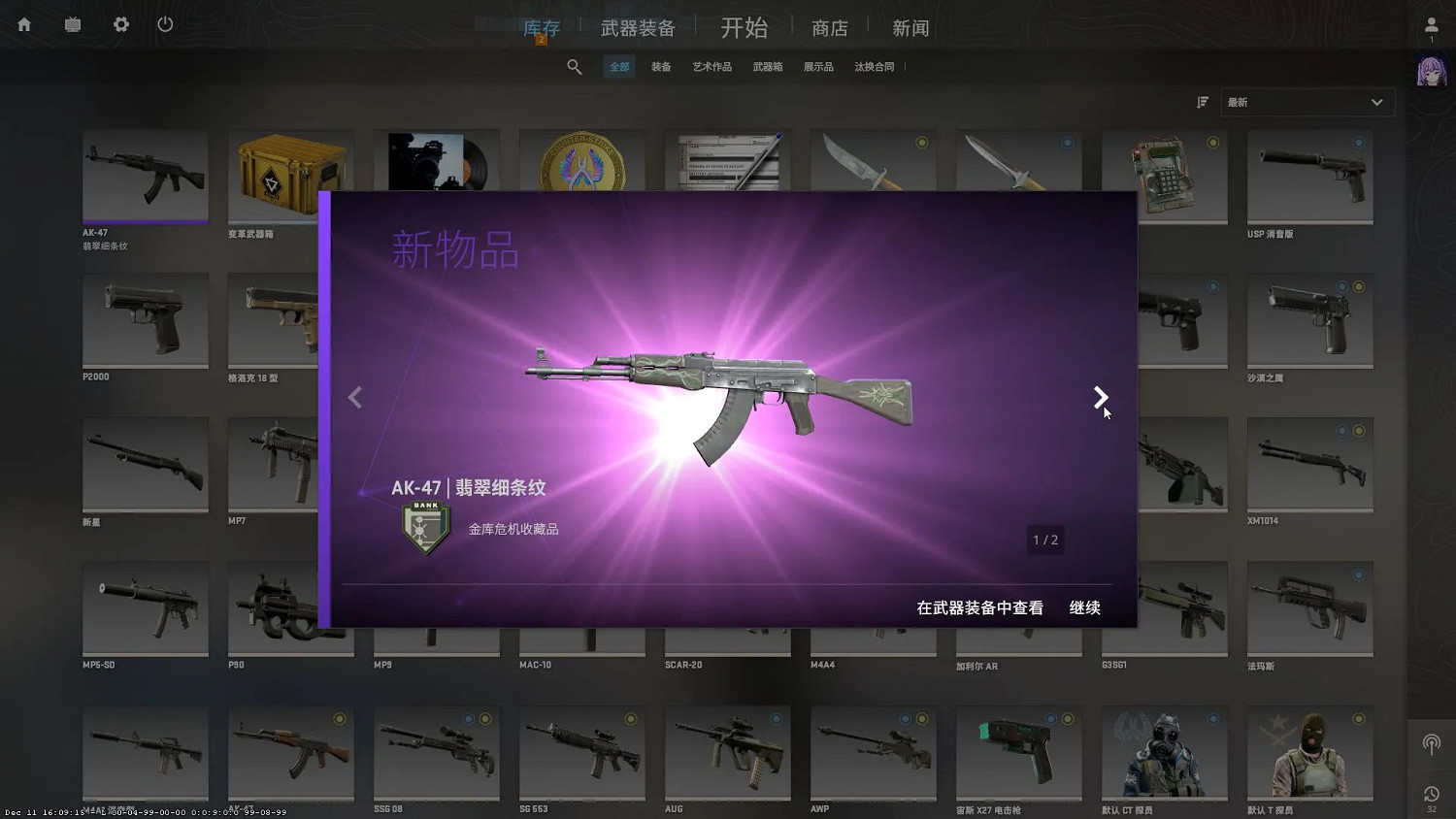Click the search magnifier icon
The image size is (1456, 819).
(575, 66)
